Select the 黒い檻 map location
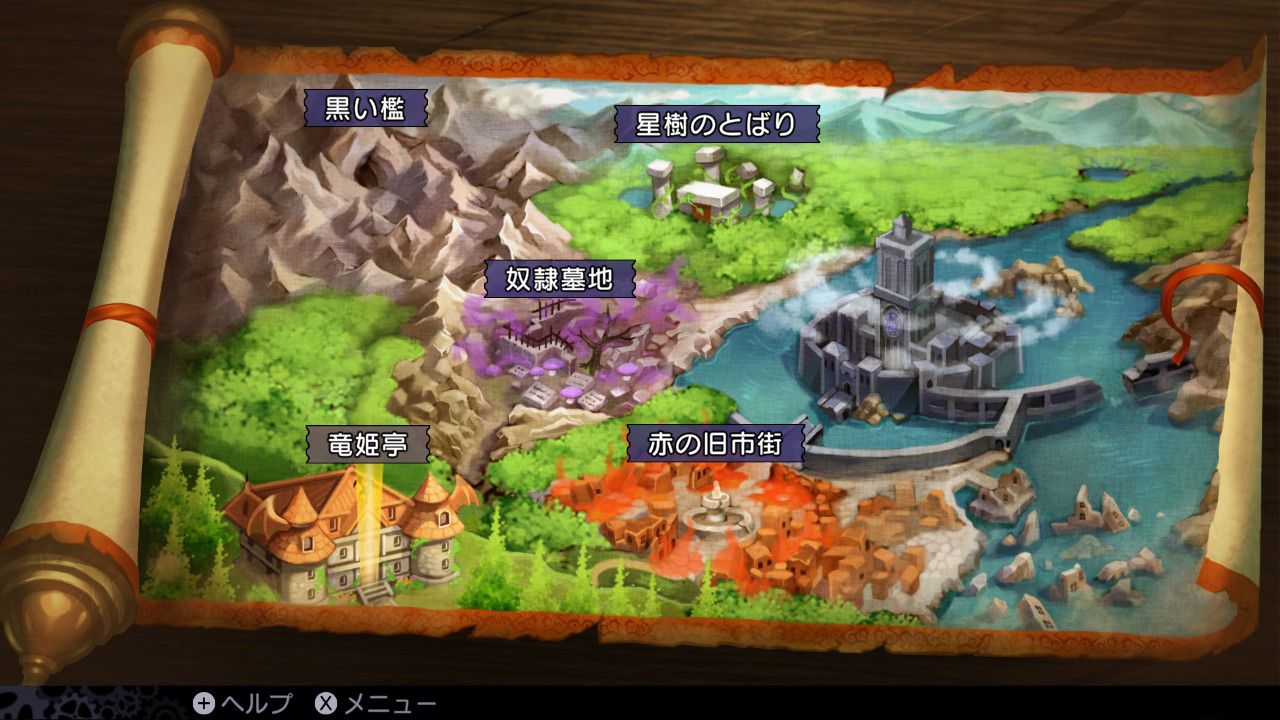This screenshot has width=1280, height=720. [364, 107]
